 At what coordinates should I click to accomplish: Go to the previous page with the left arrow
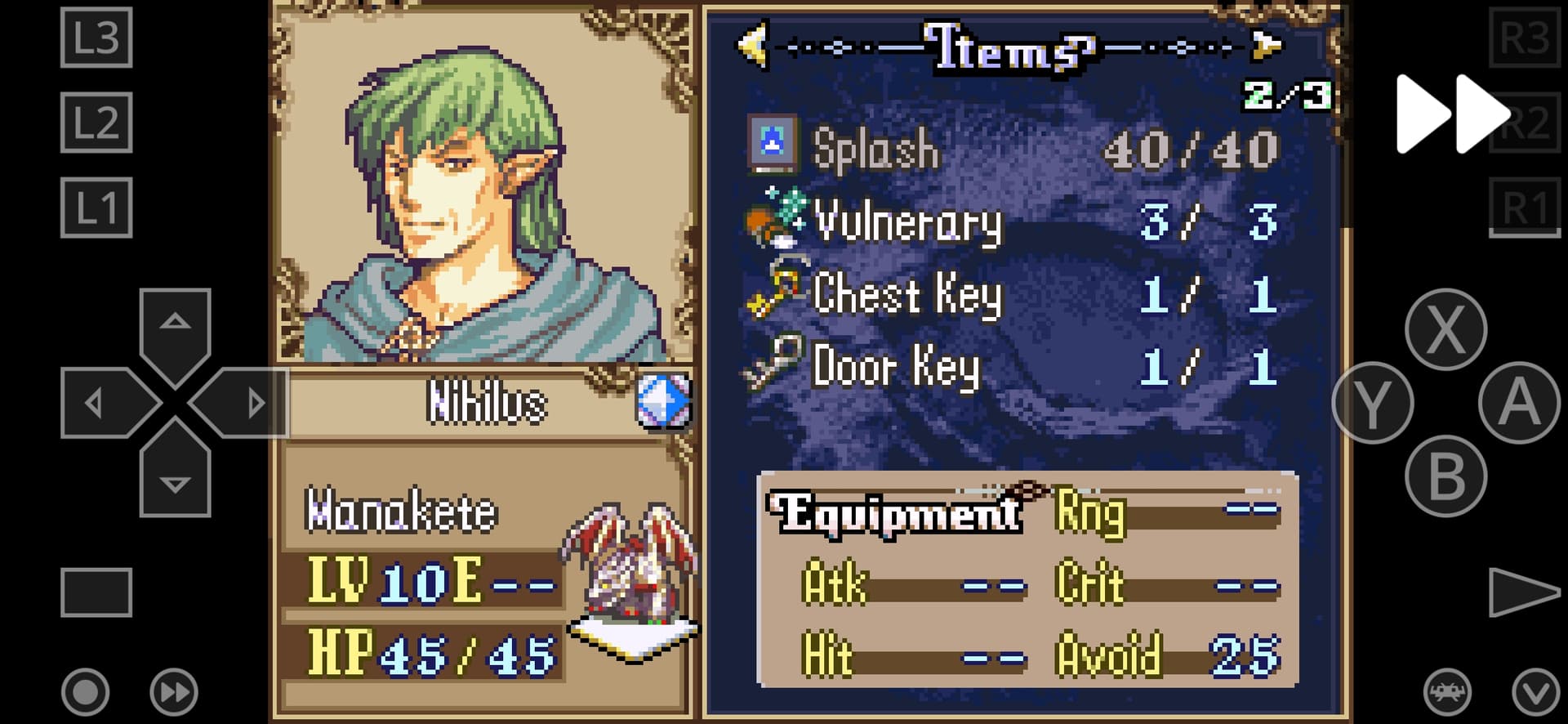pyautogui.click(x=754, y=46)
